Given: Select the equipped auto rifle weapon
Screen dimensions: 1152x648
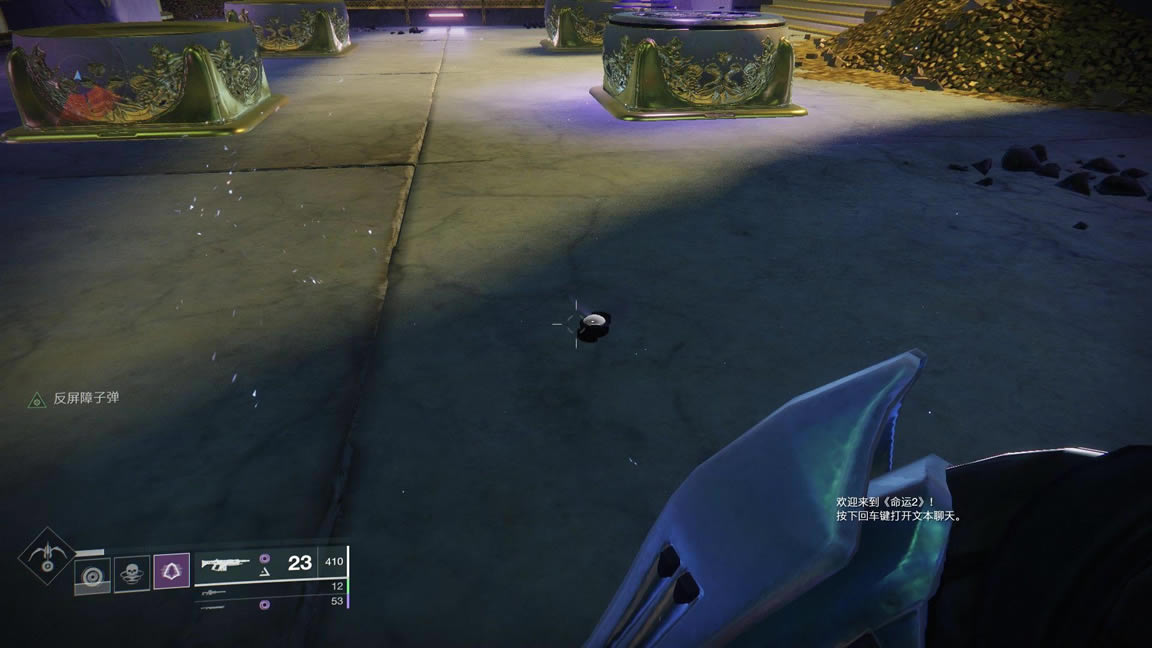Looking at the screenshot, I should tap(225, 564).
